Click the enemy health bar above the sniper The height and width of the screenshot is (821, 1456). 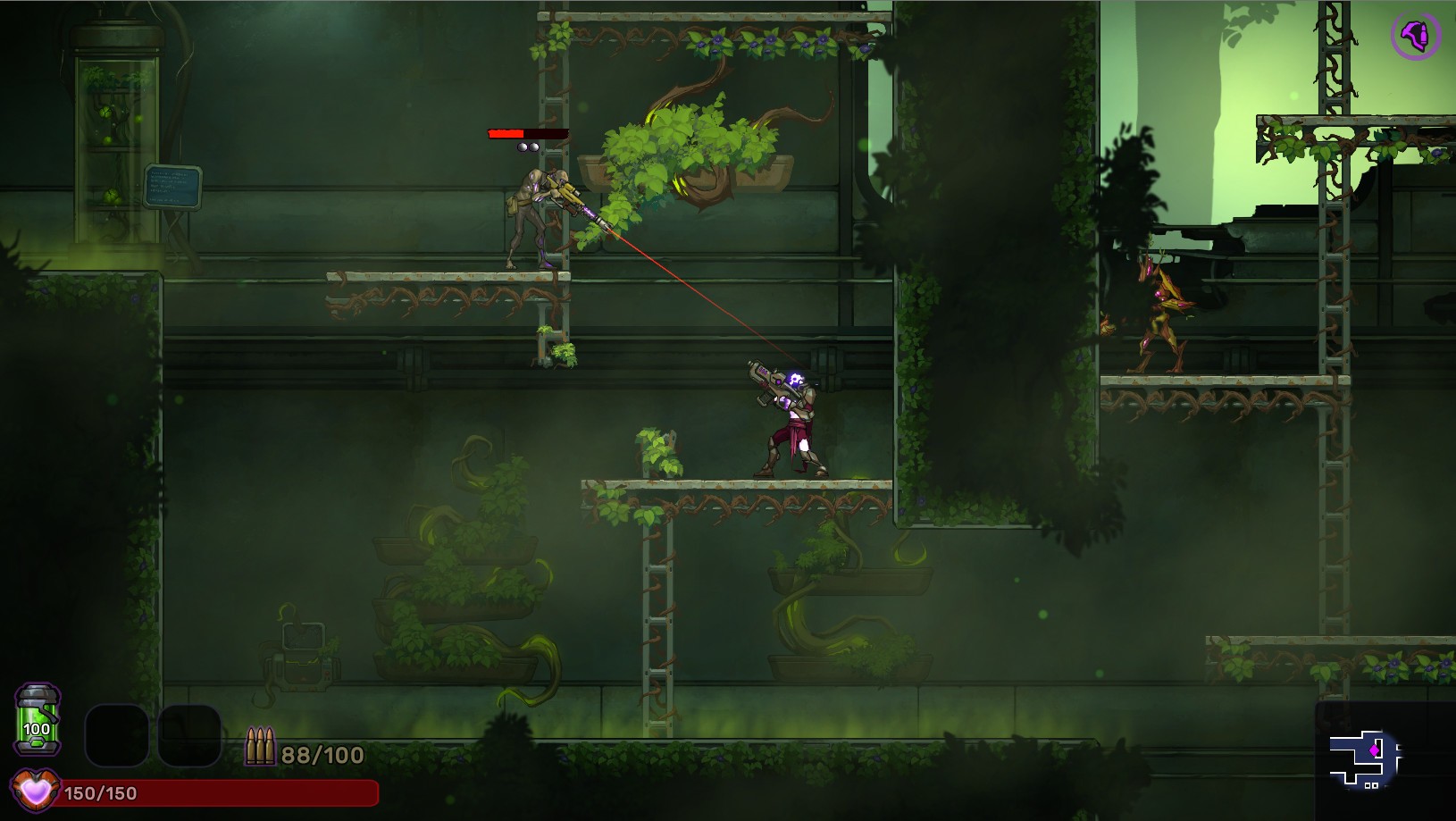527,132
